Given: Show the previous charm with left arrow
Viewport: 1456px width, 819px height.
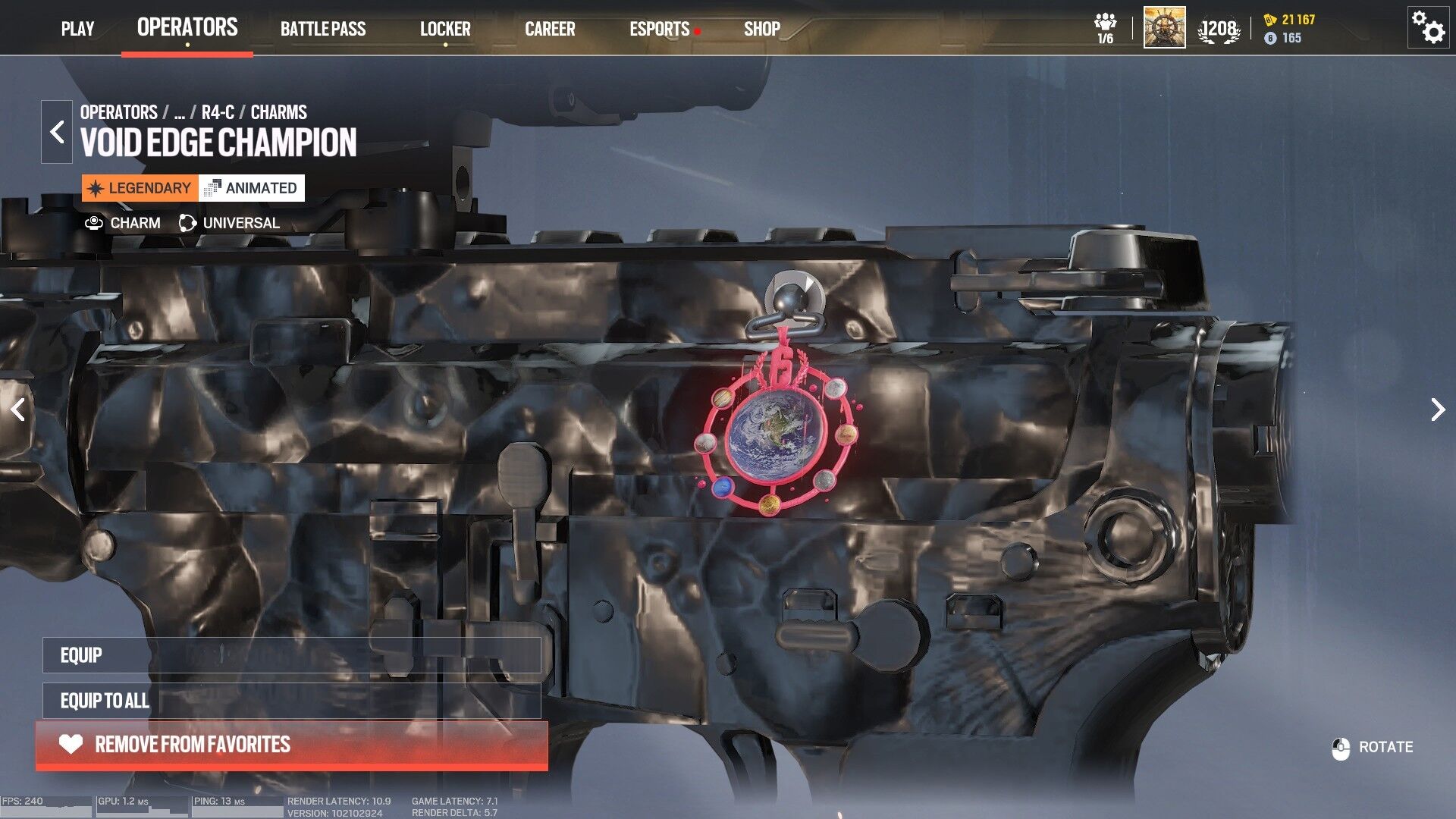Looking at the screenshot, I should point(18,409).
